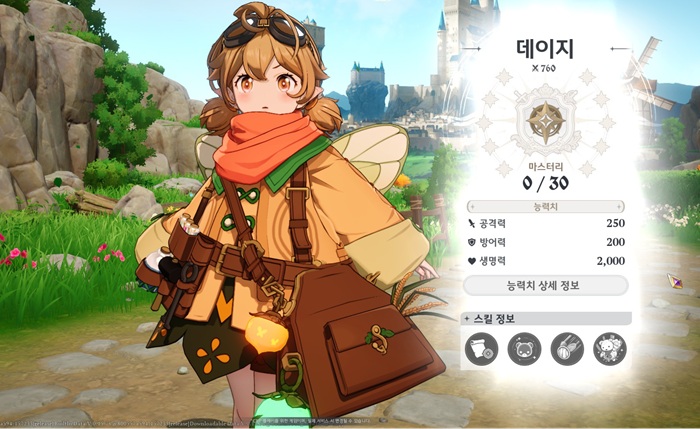Select the central mastery star emblem

545,122
